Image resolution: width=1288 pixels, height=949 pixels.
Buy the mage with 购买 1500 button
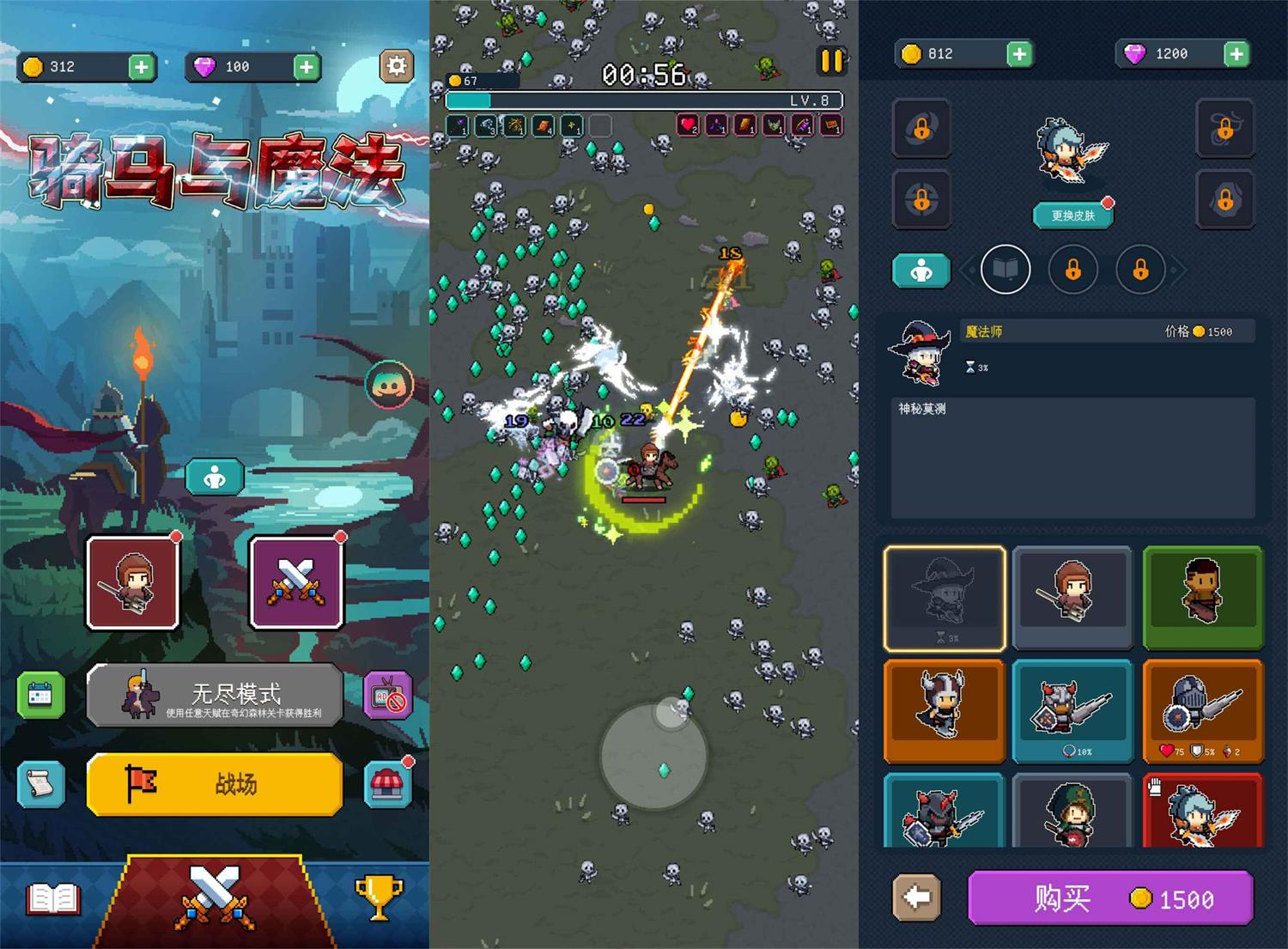tap(1110, 898)
